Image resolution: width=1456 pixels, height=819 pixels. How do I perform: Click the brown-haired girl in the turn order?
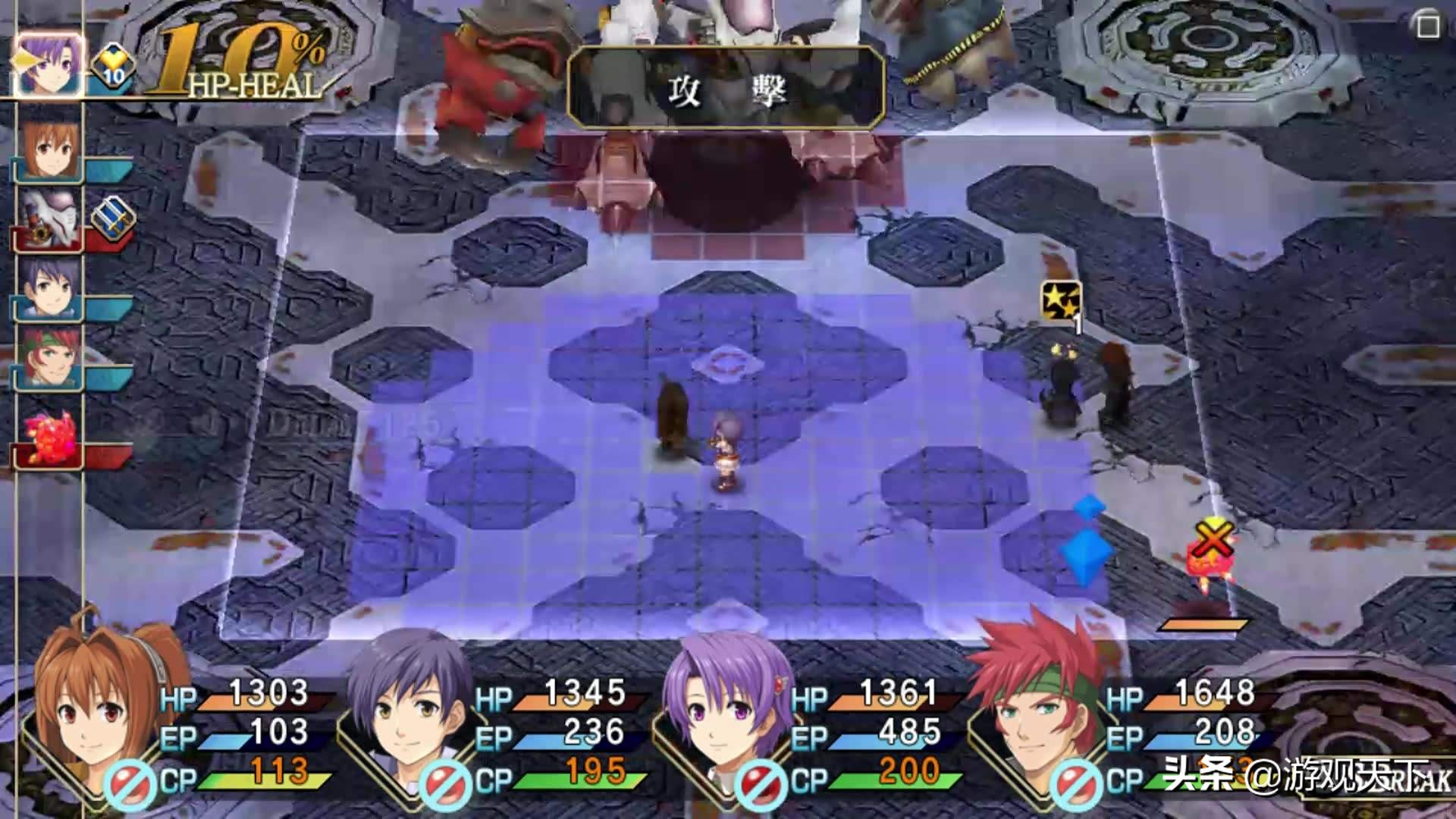point(49,149)
